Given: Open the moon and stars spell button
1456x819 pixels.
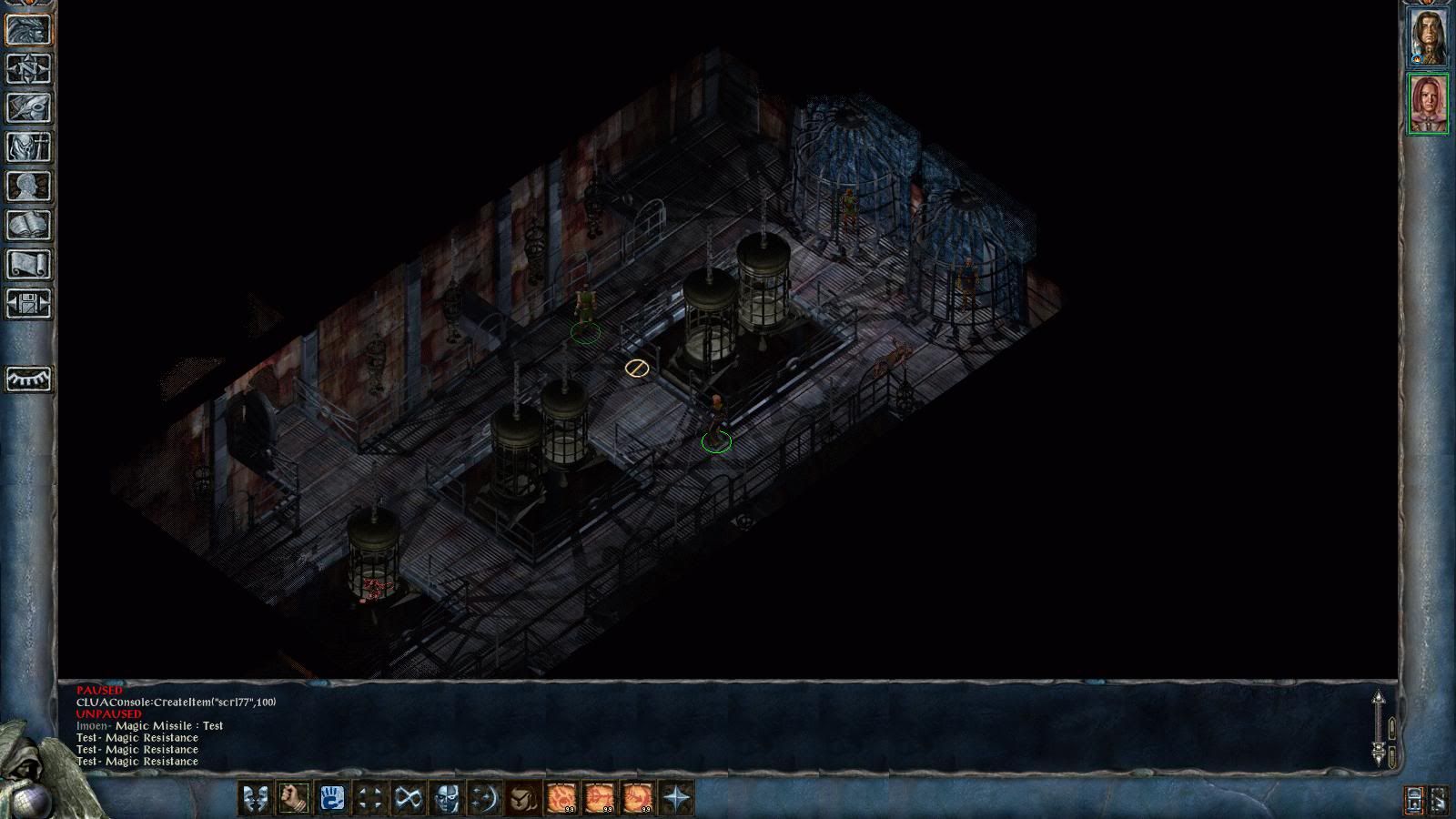Looking at the screenshot, I should pyautogui.click(x=484, y=799).
